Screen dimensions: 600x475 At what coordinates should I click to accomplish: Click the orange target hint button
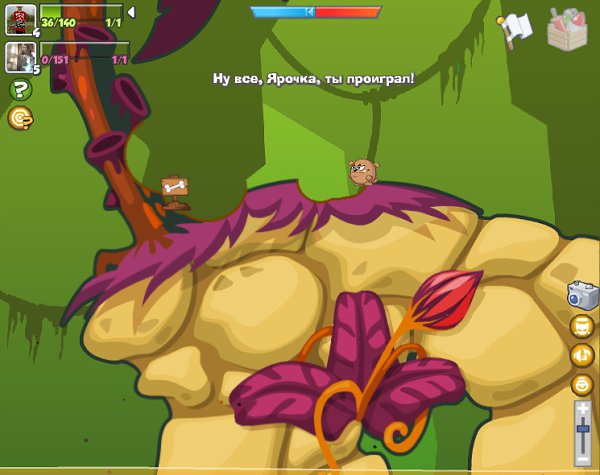tap(19, 118)
